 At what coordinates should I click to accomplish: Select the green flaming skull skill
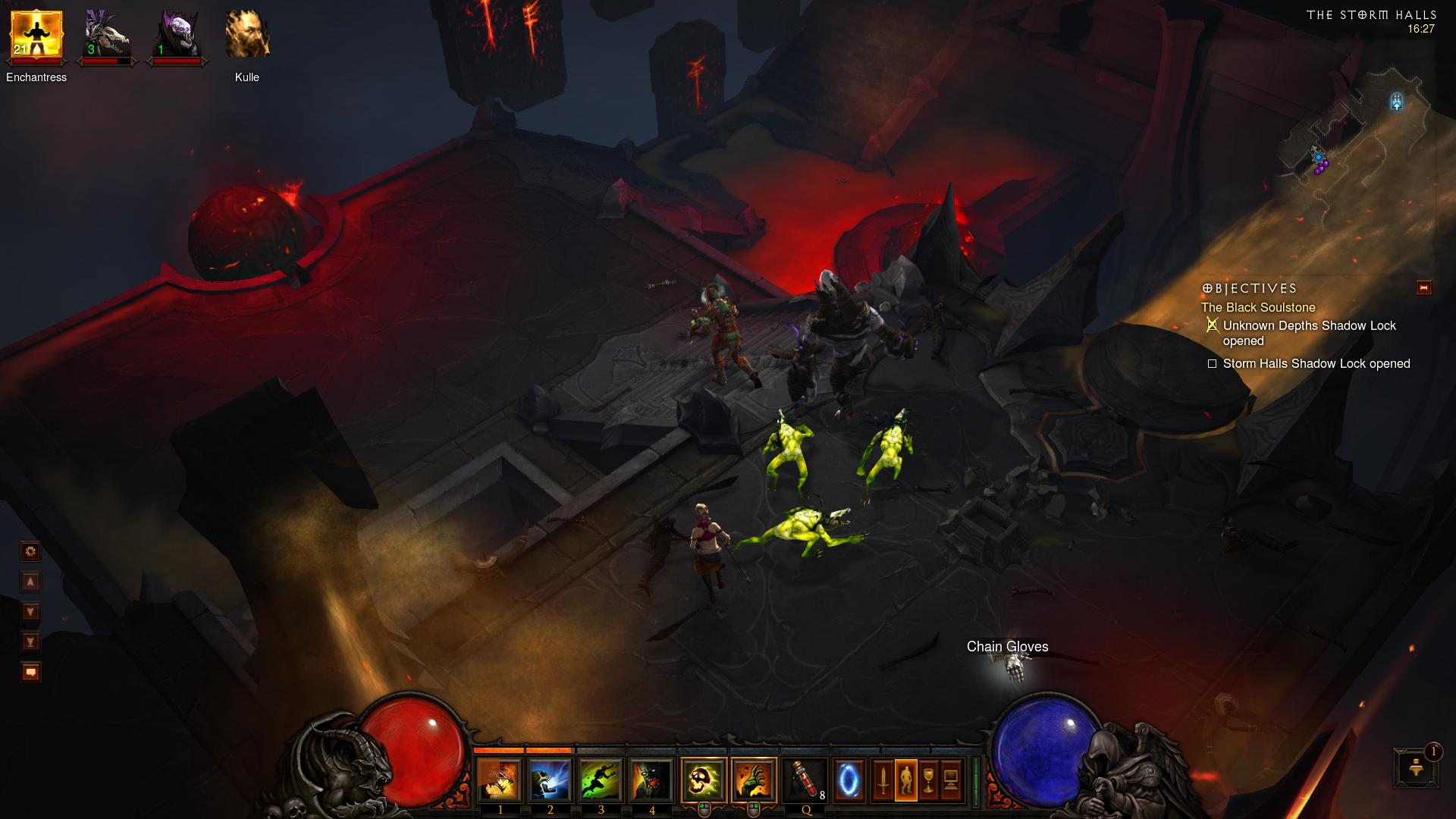point(704,780)
